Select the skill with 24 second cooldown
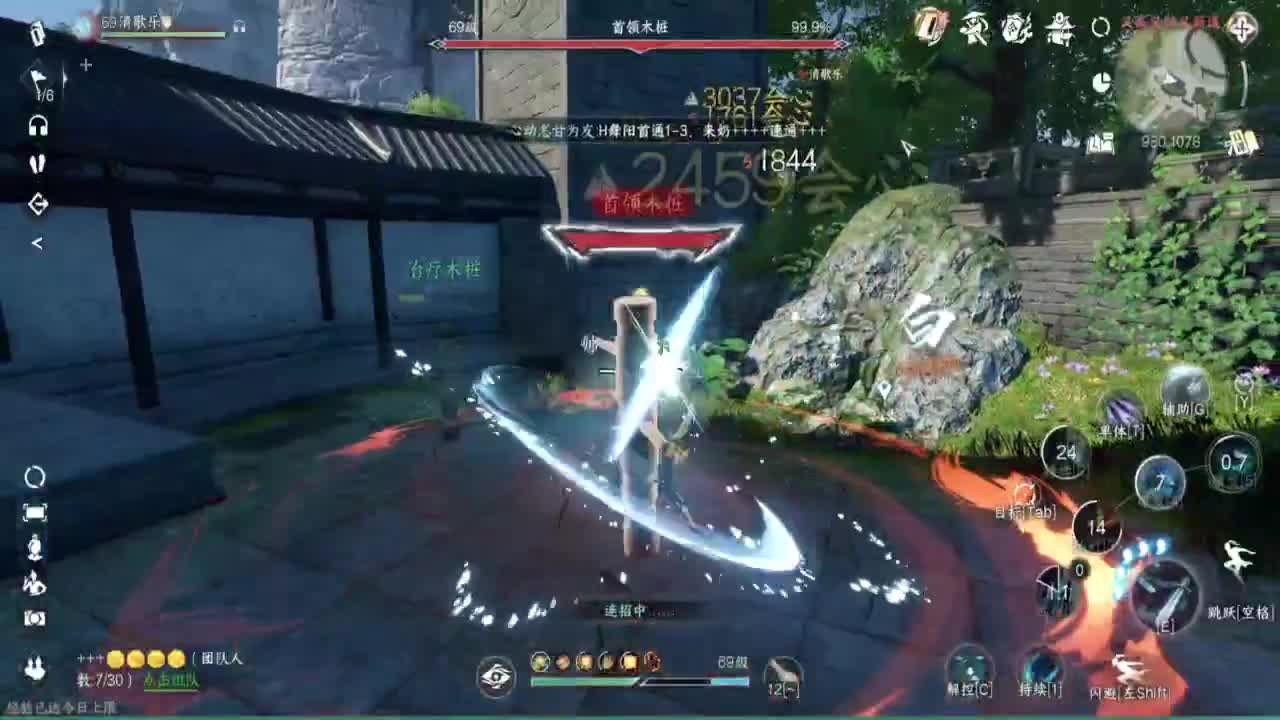Viewport: 1280px width, 720px height. pos(1064,451)
